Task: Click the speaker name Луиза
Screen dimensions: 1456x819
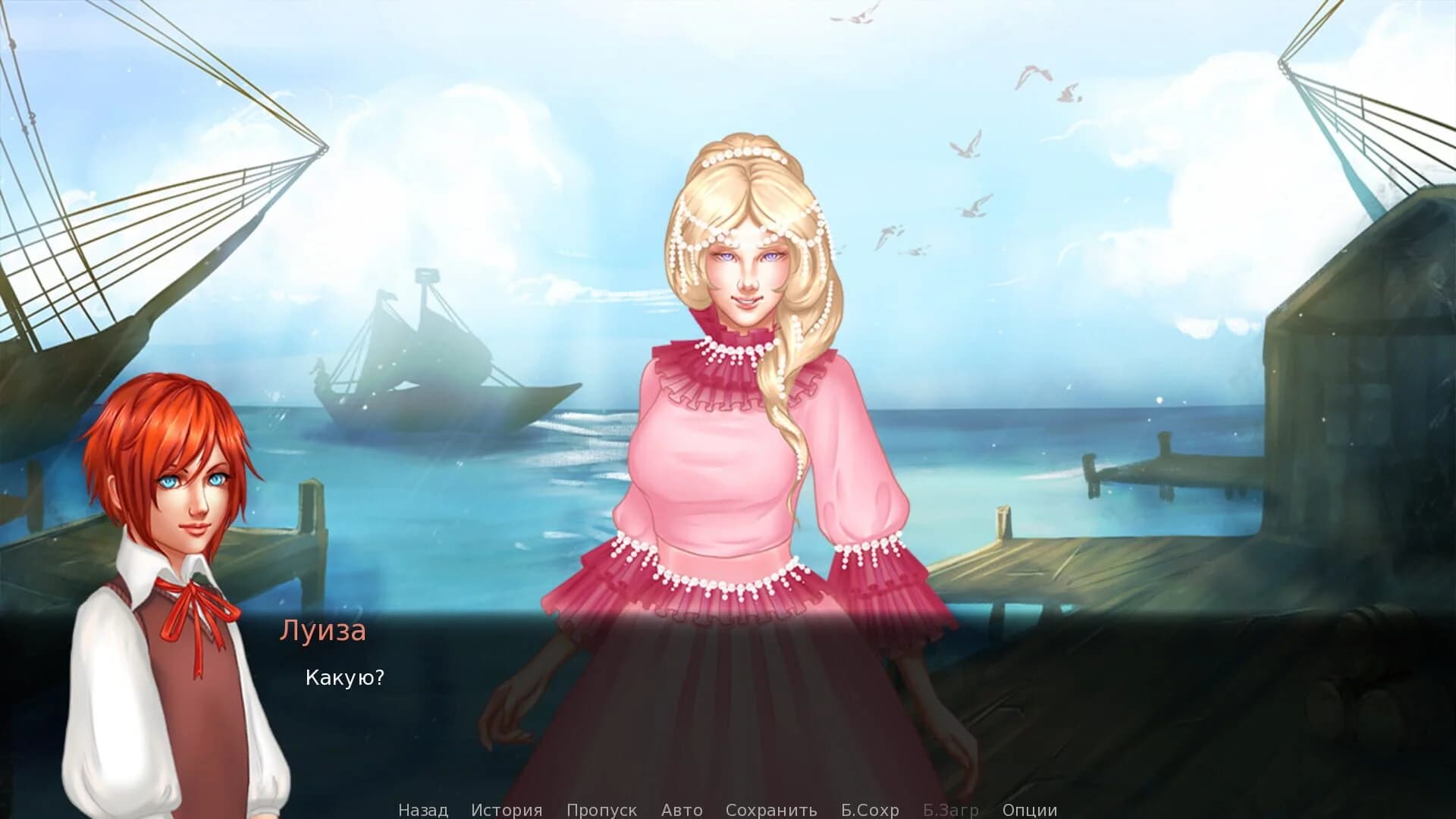Action: (323, 631)
